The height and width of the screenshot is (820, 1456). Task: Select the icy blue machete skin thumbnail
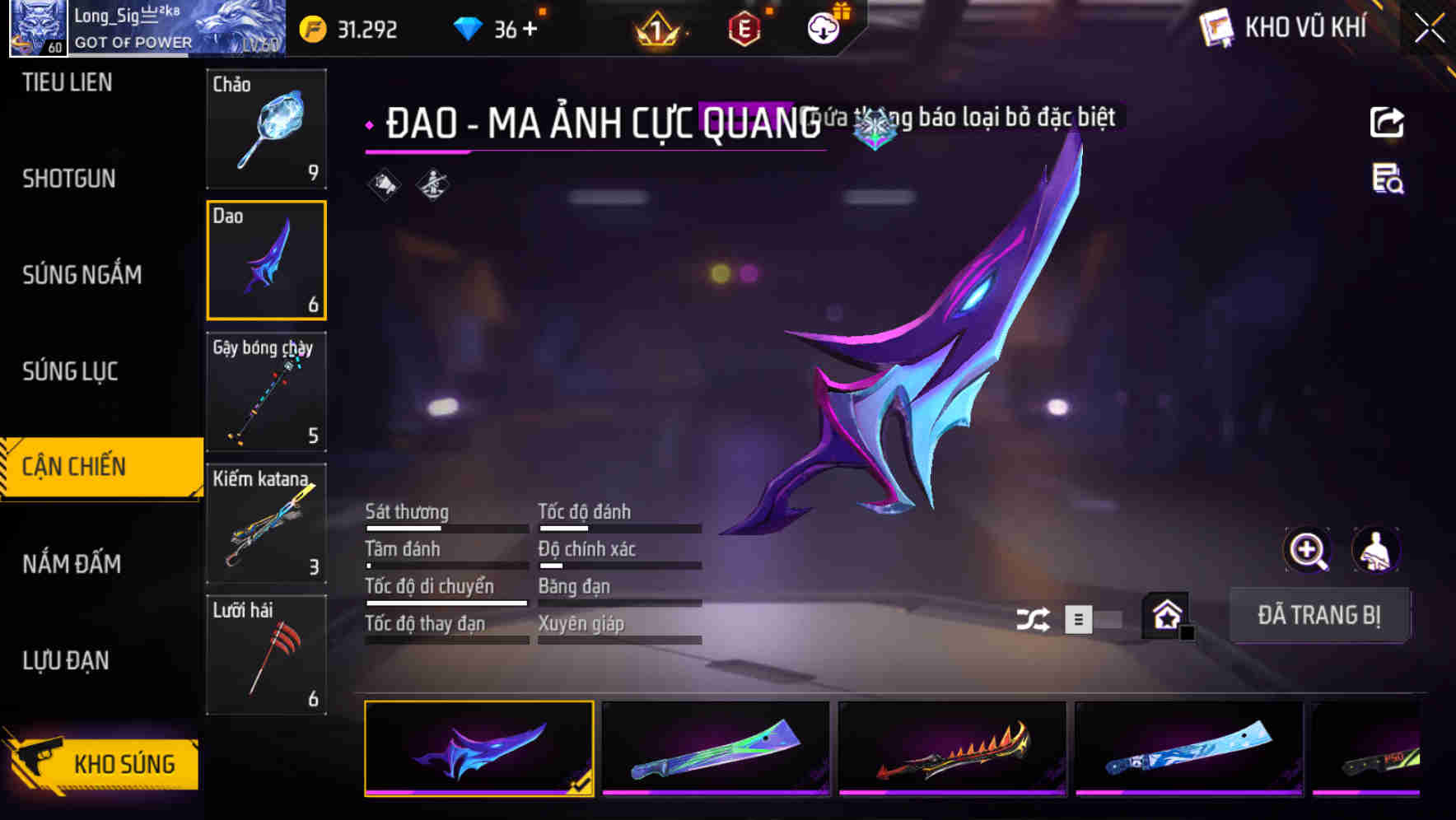1189,749
